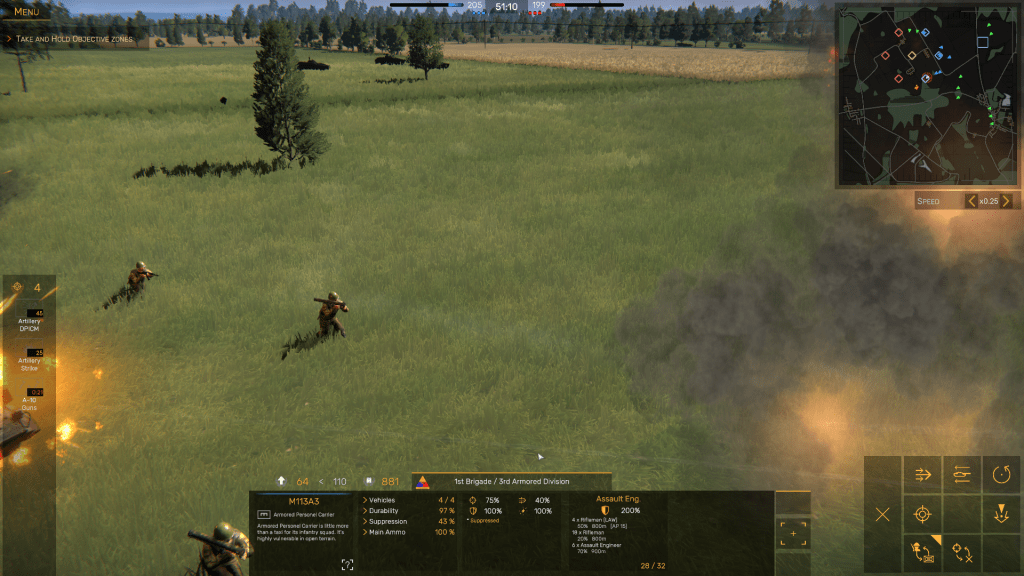Click the focus camera bracket button
The height and width of the screenshot is (576, 1024).
793,534
